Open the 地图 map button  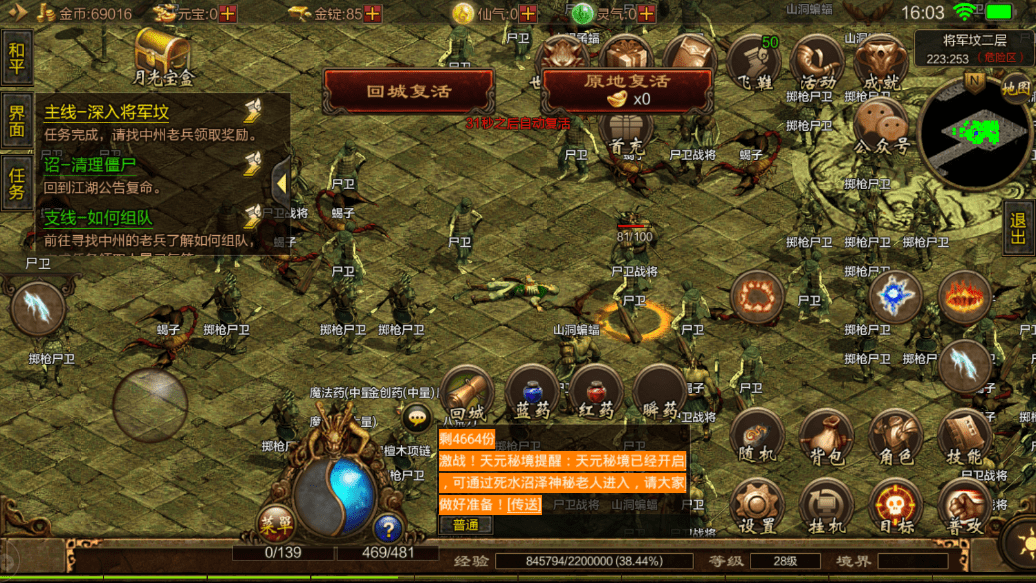tap(1016, 88)
